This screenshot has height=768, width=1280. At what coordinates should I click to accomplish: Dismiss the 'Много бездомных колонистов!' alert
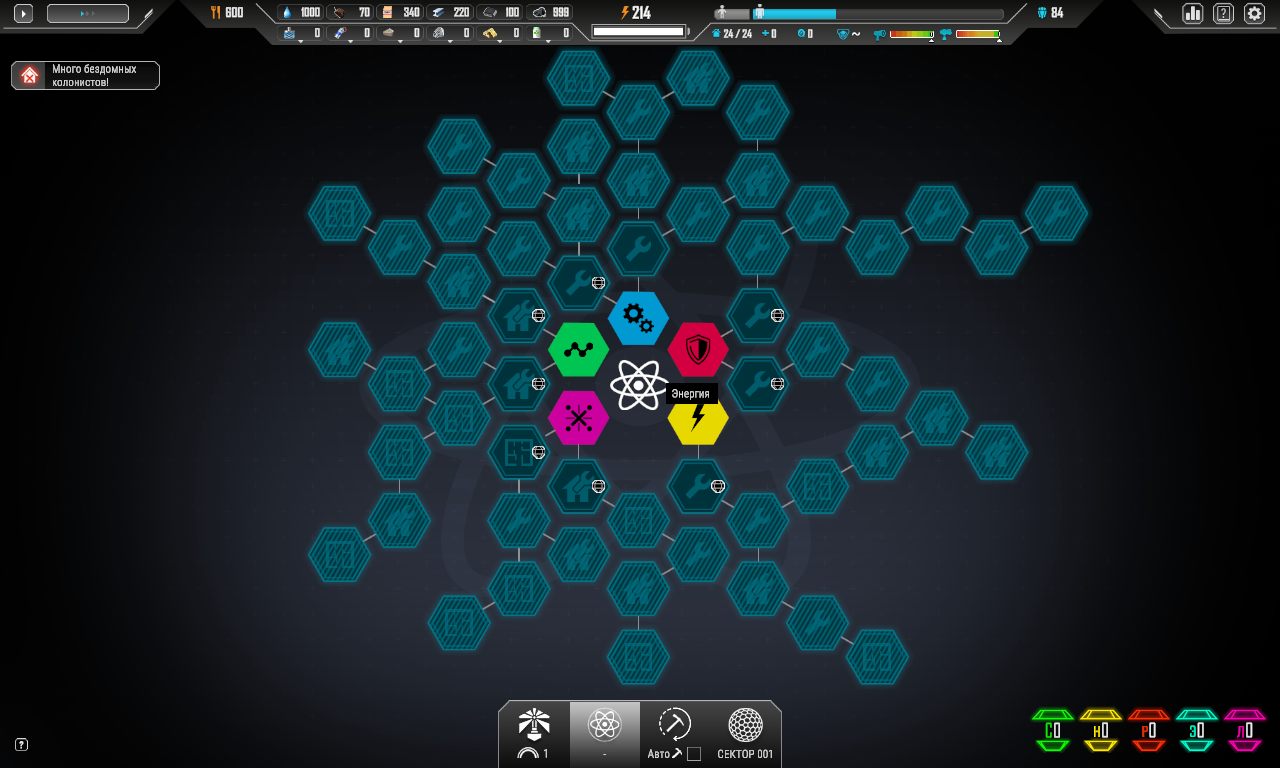[x=85, y=74]
